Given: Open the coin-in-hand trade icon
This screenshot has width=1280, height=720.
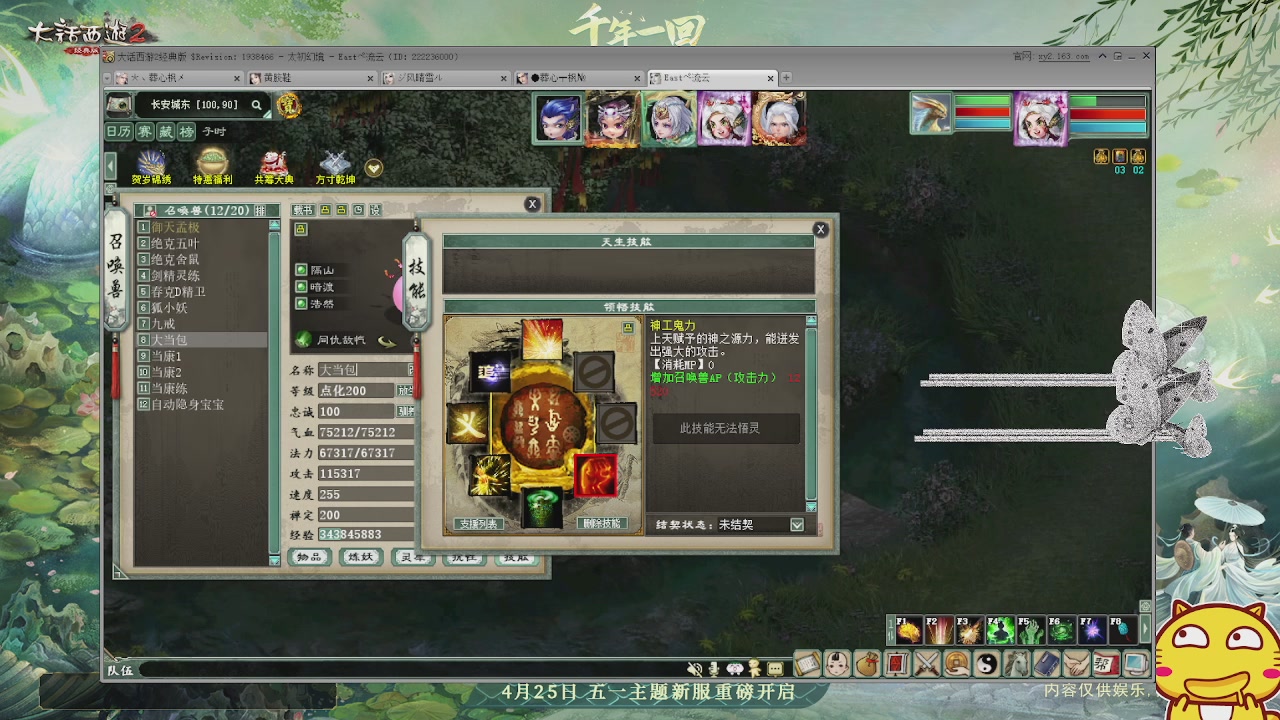Looking at the screenshot, I should tap(955, 663).
